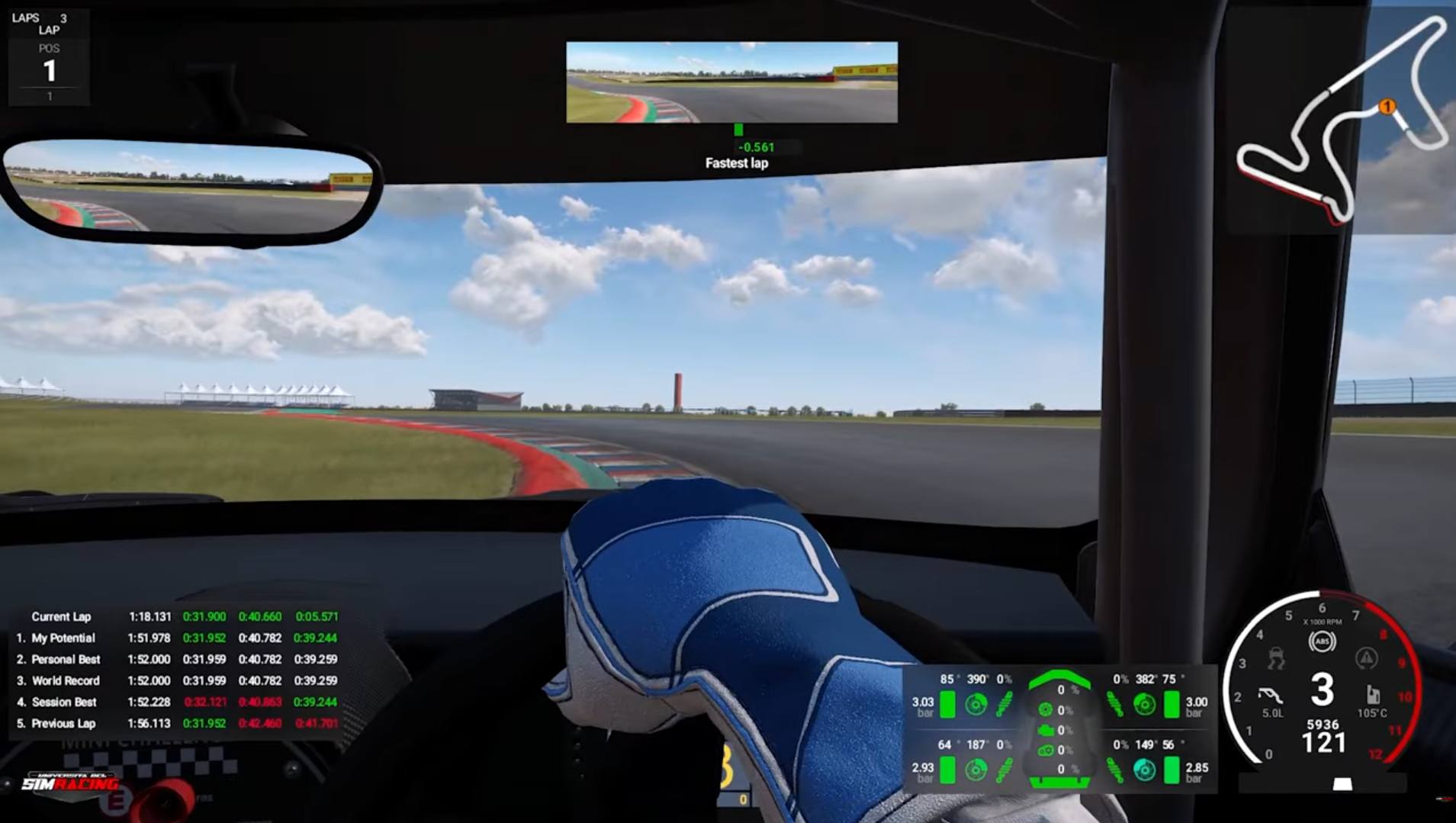Click the engine icon in the car status widget
This screenshot has width=1456, height=823.
1046,730
